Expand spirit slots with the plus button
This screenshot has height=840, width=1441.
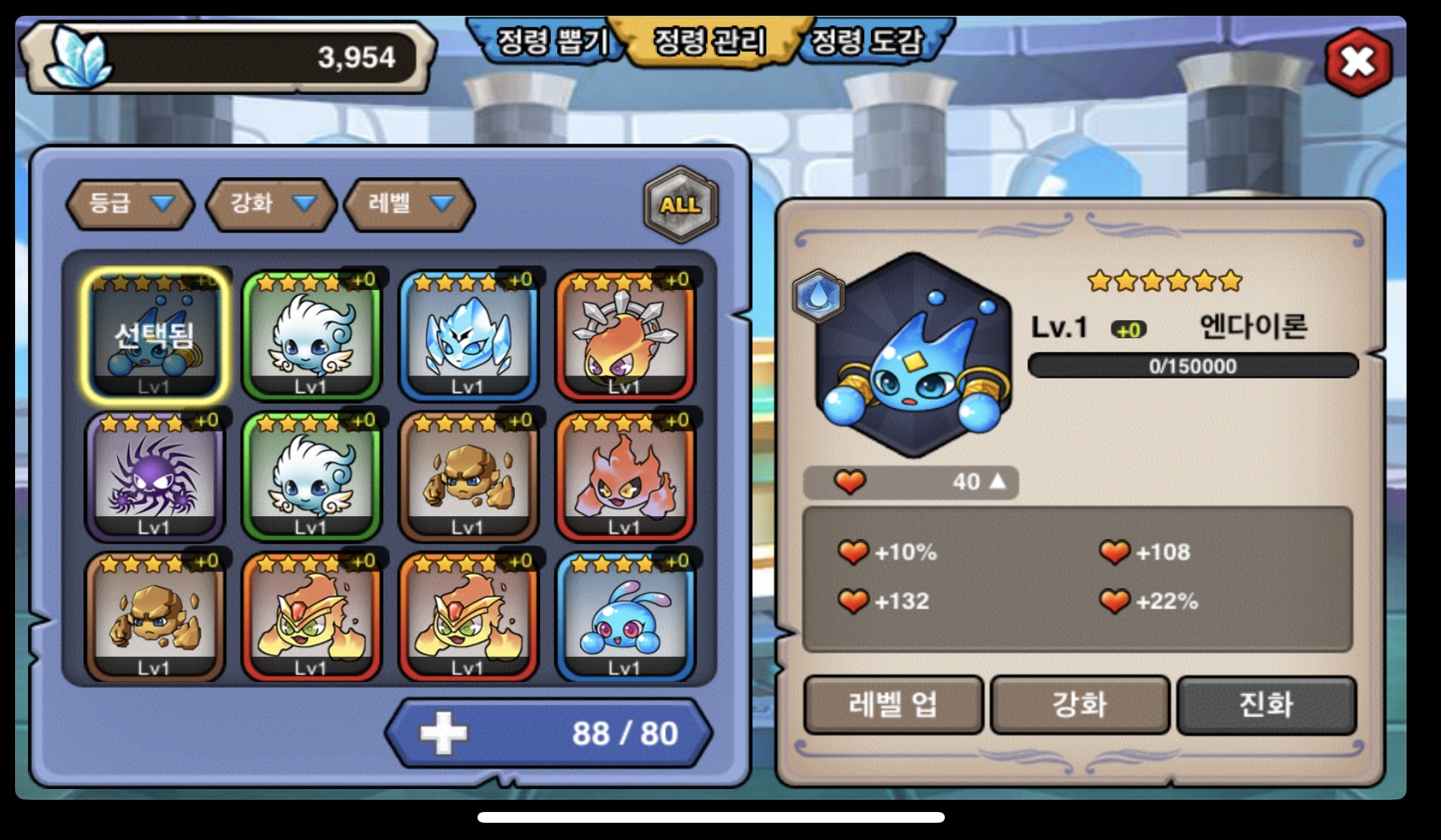pos(443,733)
